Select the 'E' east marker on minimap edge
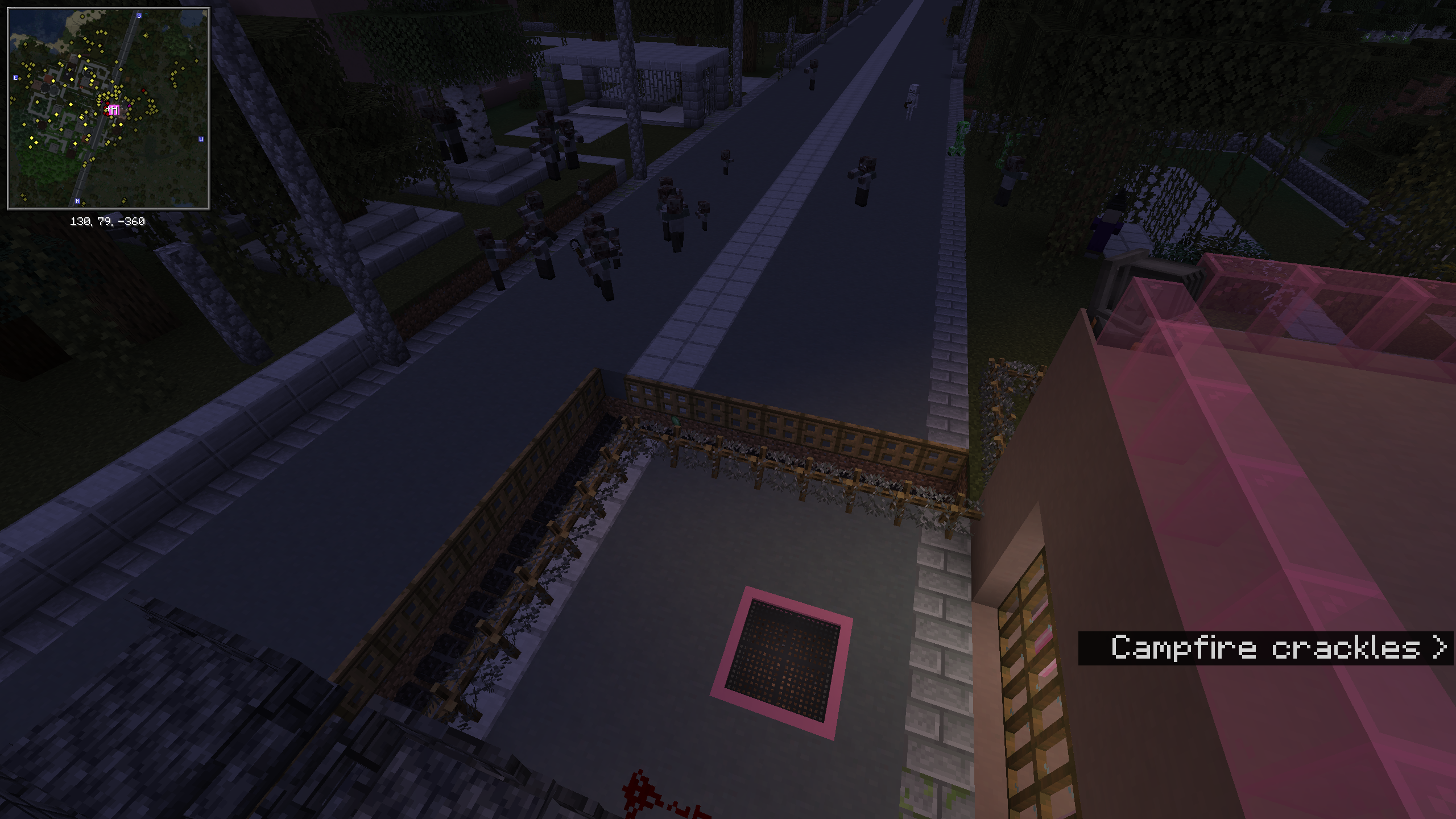This screenshot has height=819, width=1456. pos(15,77)
